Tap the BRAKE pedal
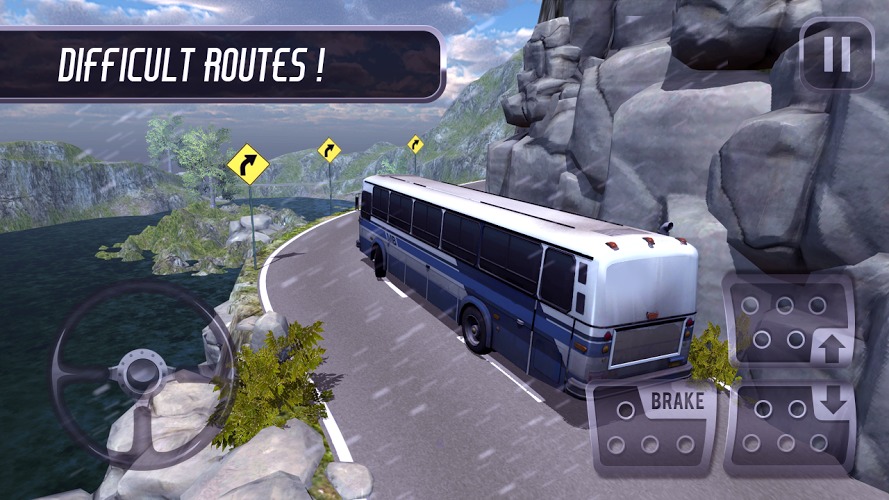 coord(651,425)
